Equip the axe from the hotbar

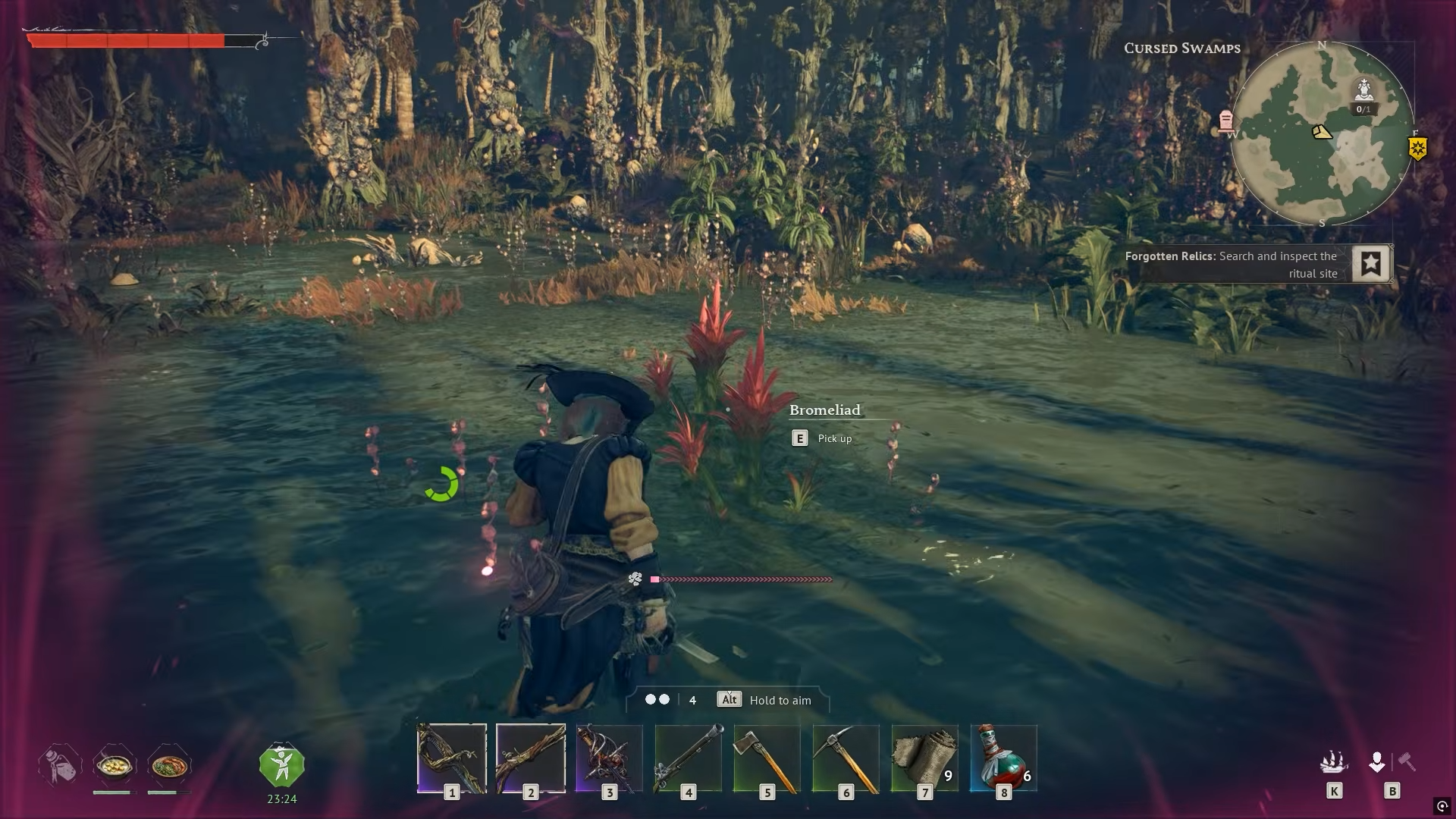point(767,758)
